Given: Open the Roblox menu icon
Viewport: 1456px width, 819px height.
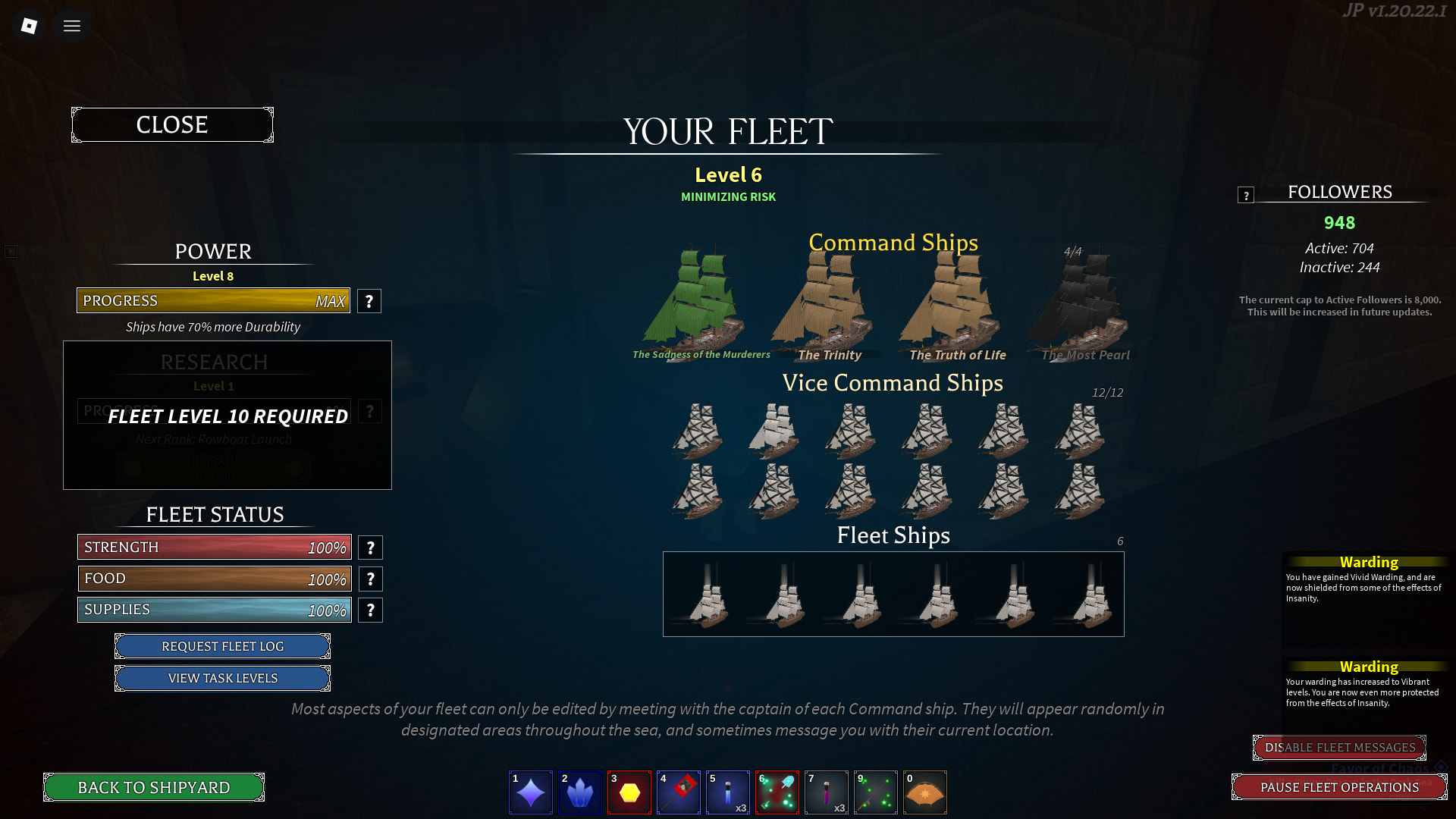Looking at the screenshot, I should (x=29, y=26).
